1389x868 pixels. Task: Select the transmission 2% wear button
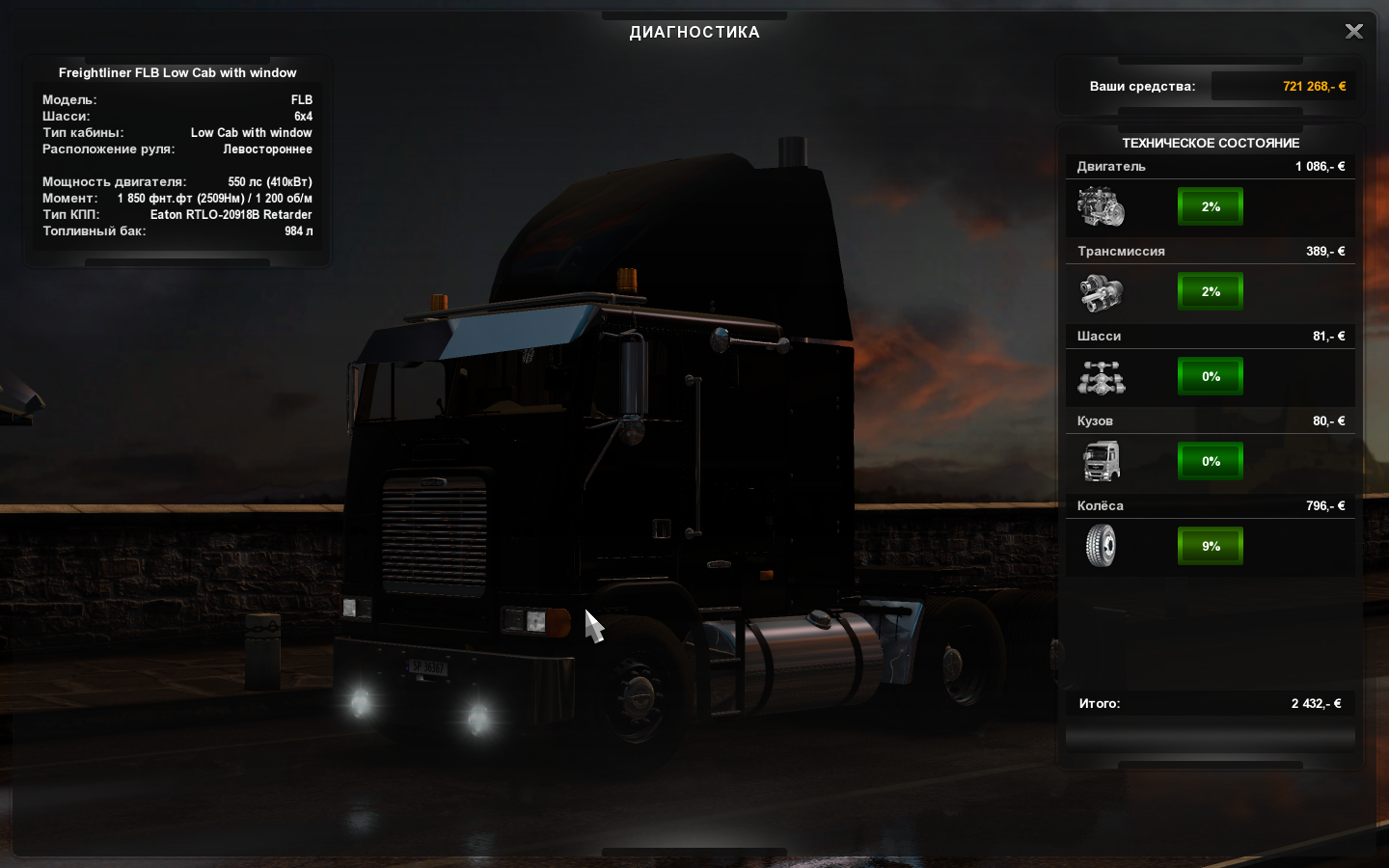pos(1211,291)
